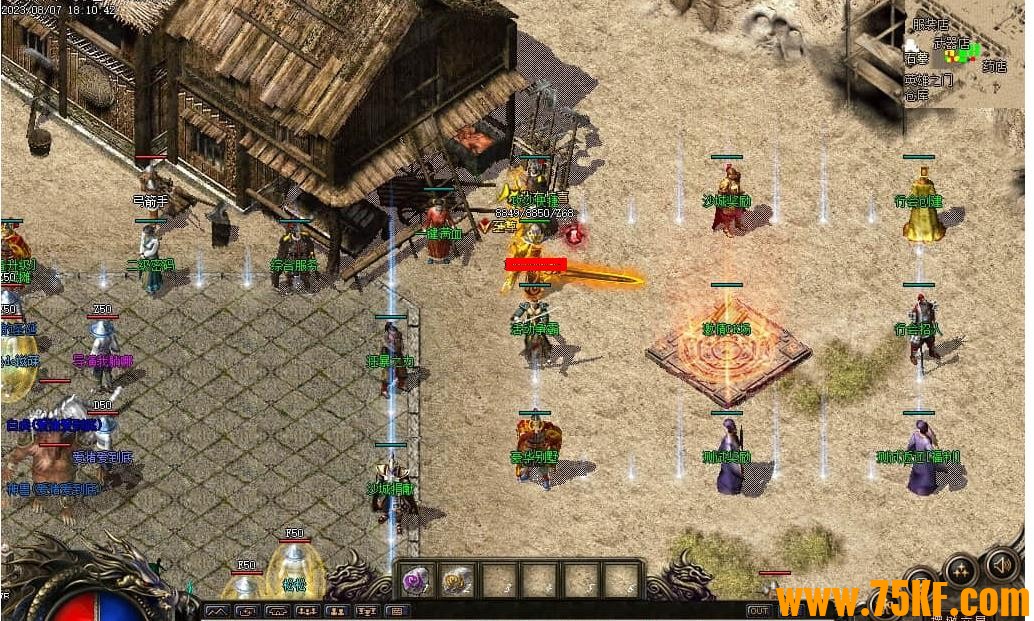Viewport: 1034px width, 621px height.
Task: Click the round star button beside the speaker
Action: point(961,571)
